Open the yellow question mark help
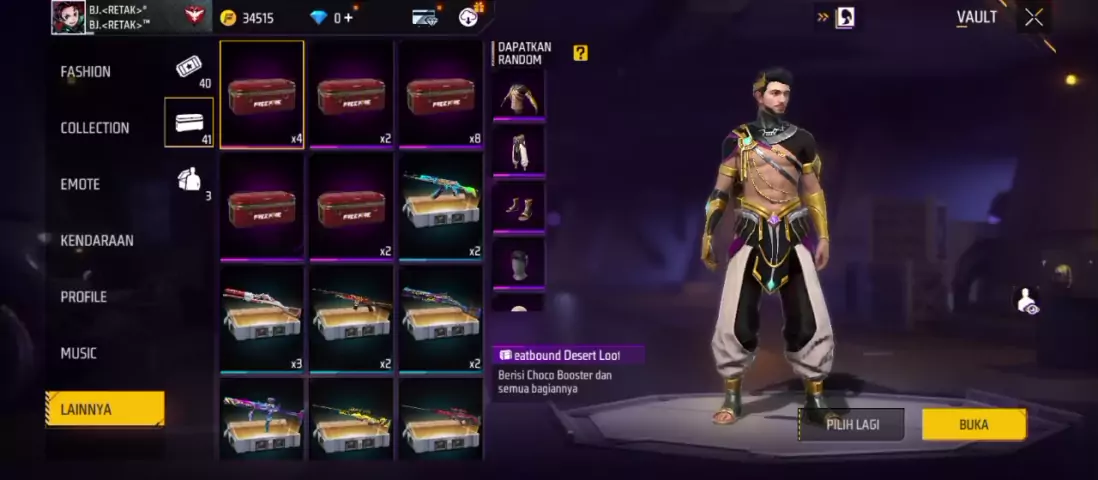This screenshot has height=480, width=1098. click(580, 53)
